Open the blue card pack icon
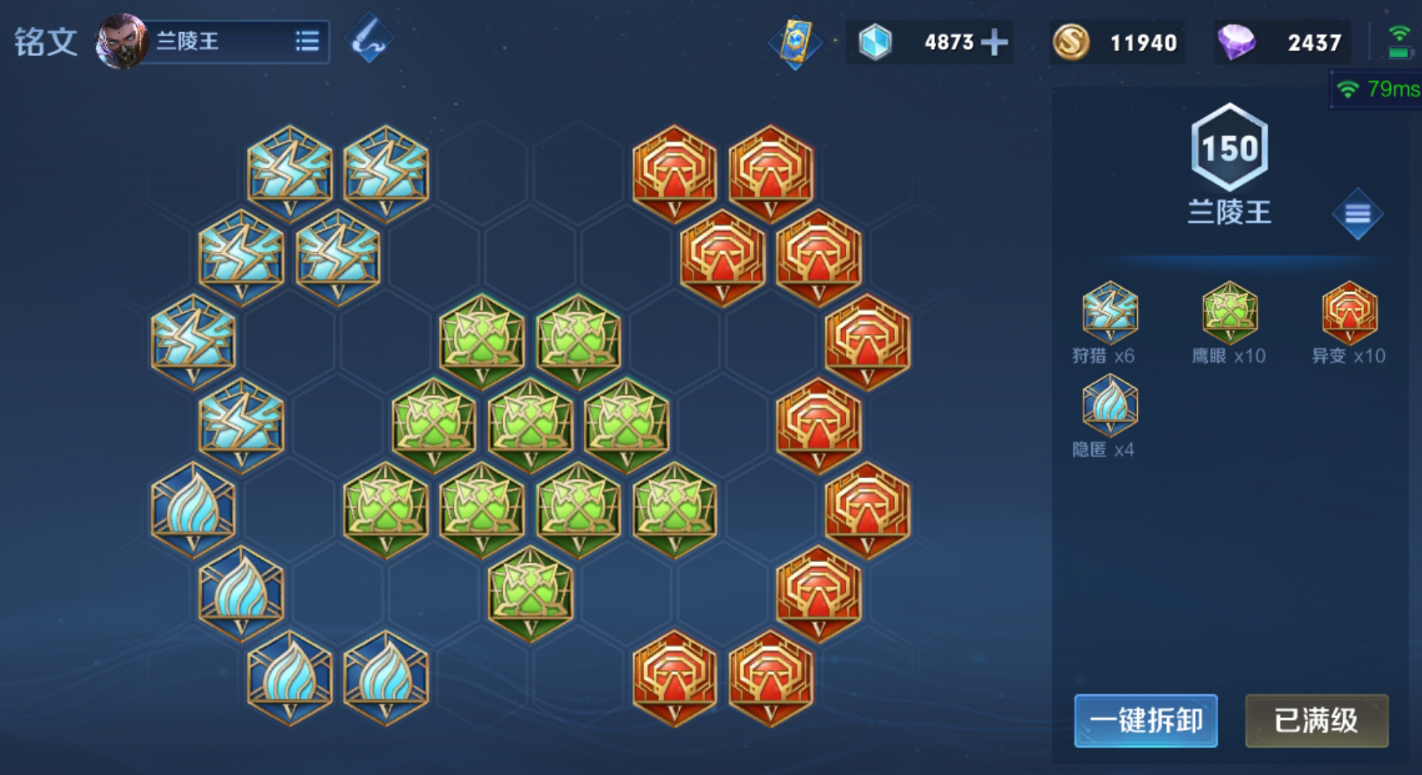This screenshot has width=1422, height=775. (x=795, y=43)
